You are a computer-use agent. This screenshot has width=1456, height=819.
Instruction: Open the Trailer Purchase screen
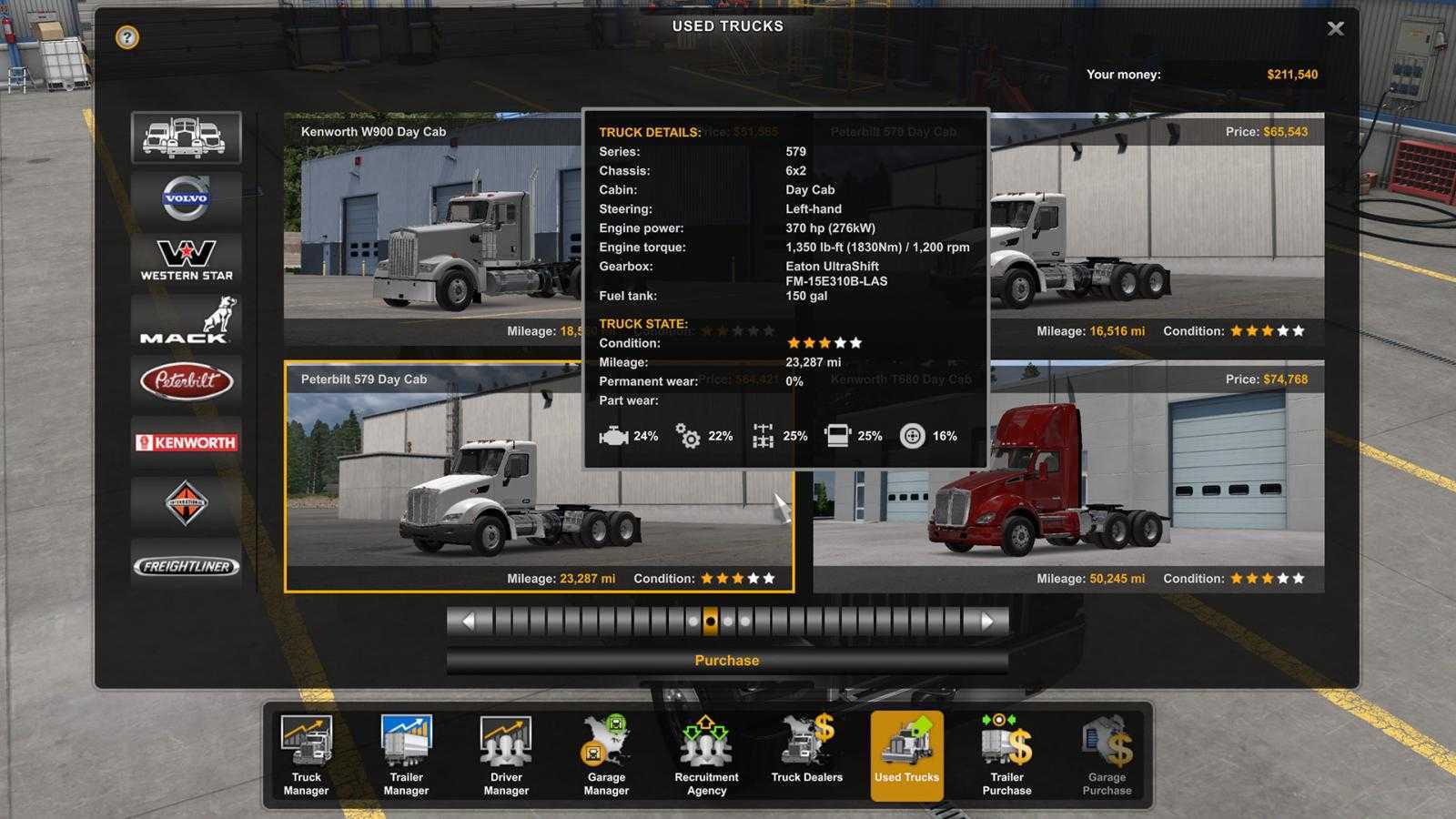pyautogui.click(x=1006, y=755)
